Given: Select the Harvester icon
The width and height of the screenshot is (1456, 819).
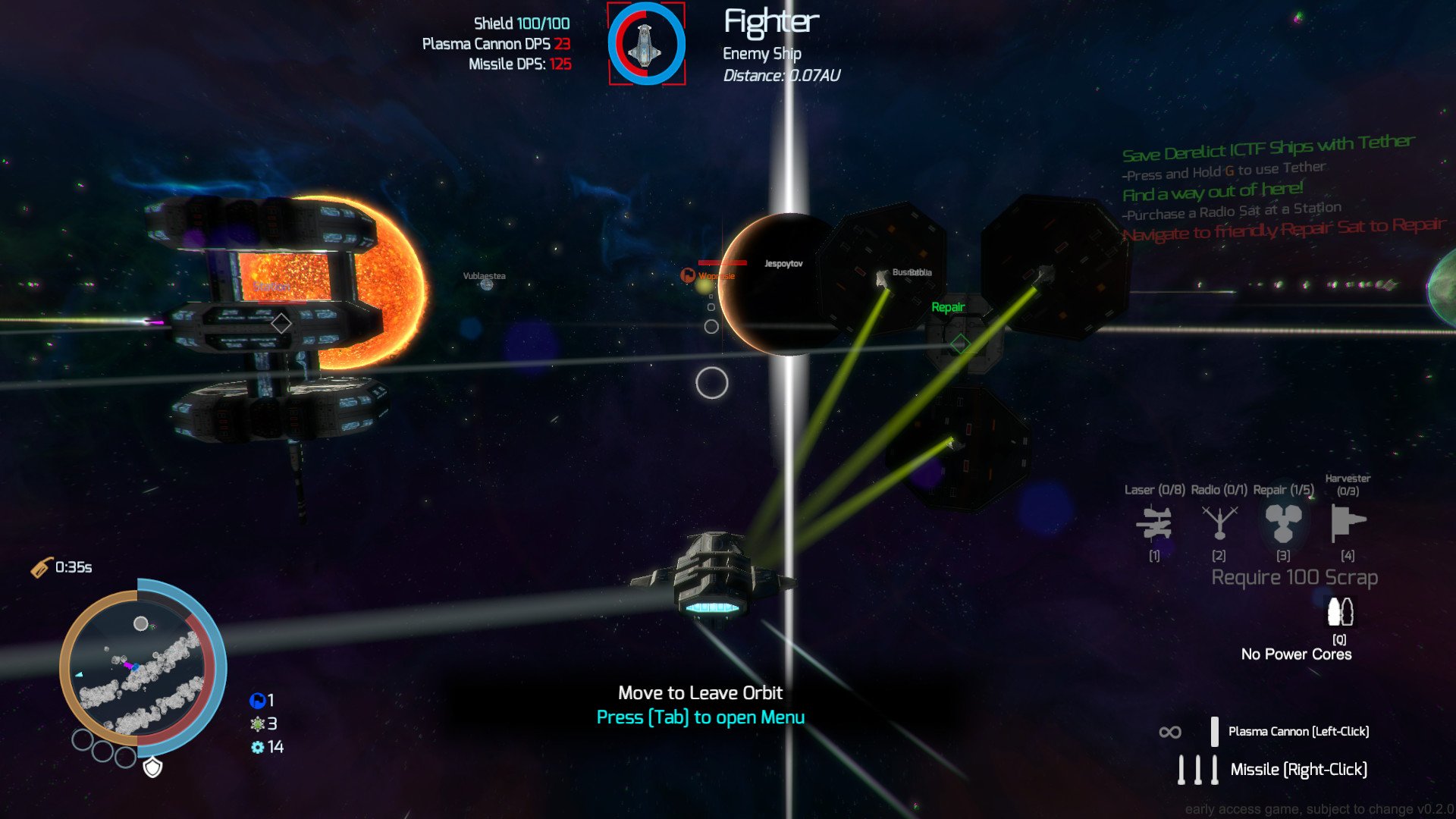Looking at the screenshot, I should 1348,523.
